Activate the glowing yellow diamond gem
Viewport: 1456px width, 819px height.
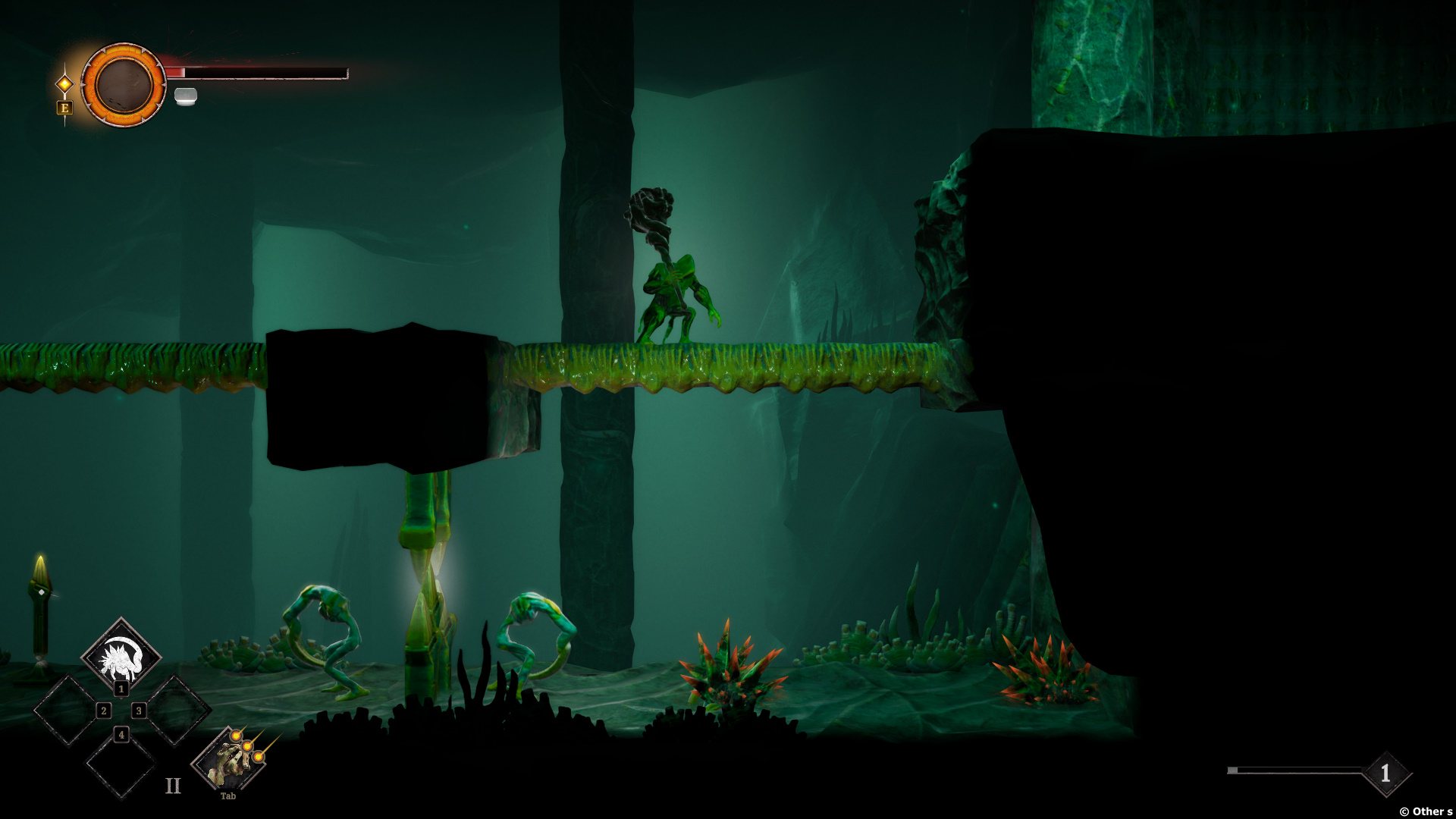coord(65,83)
